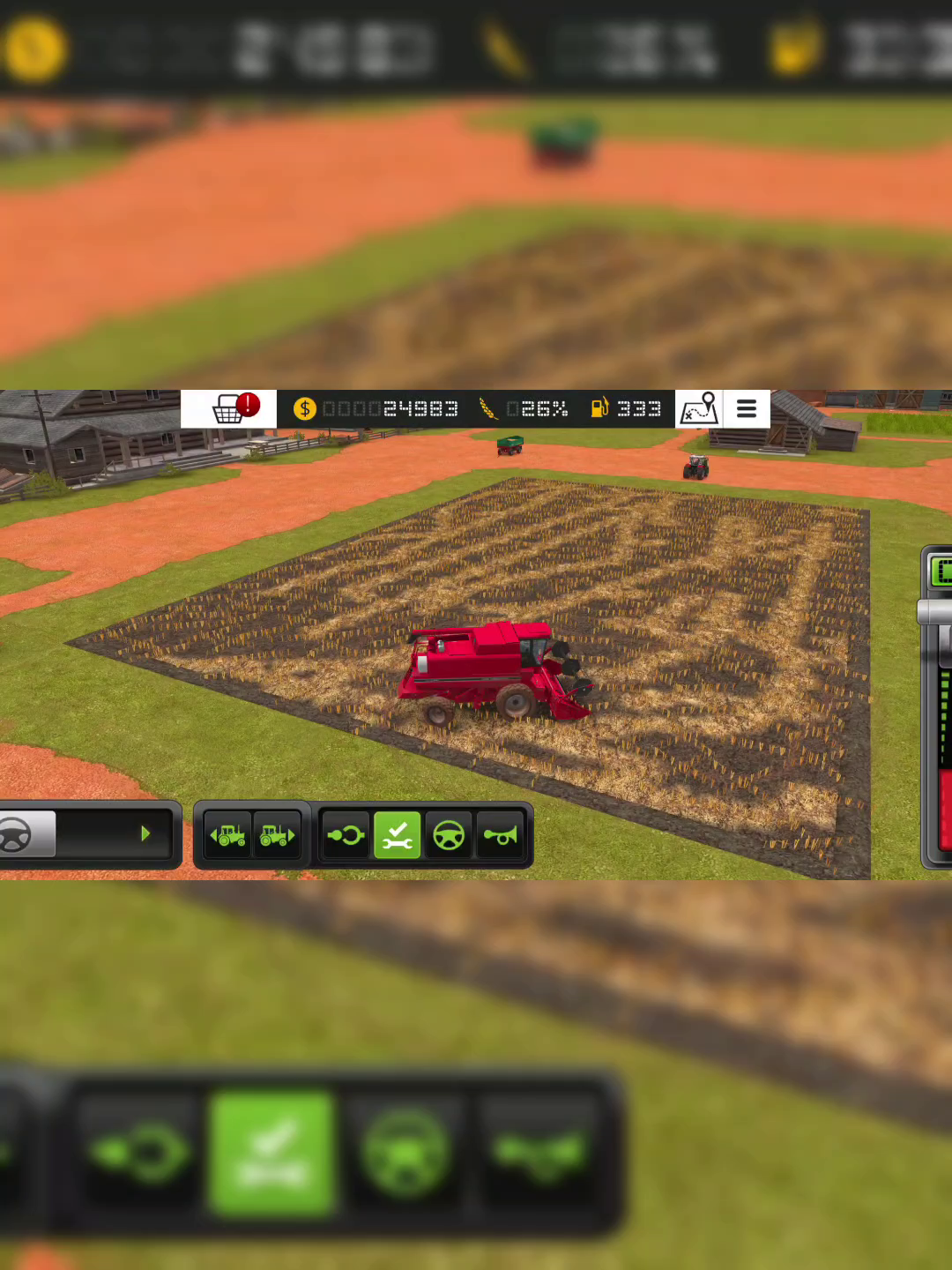The height and width of the screenshot is (1270, 952).
Task: Toggle the highlighted green tool activation button
Action: pyautogui.click(x=397, y=834)
